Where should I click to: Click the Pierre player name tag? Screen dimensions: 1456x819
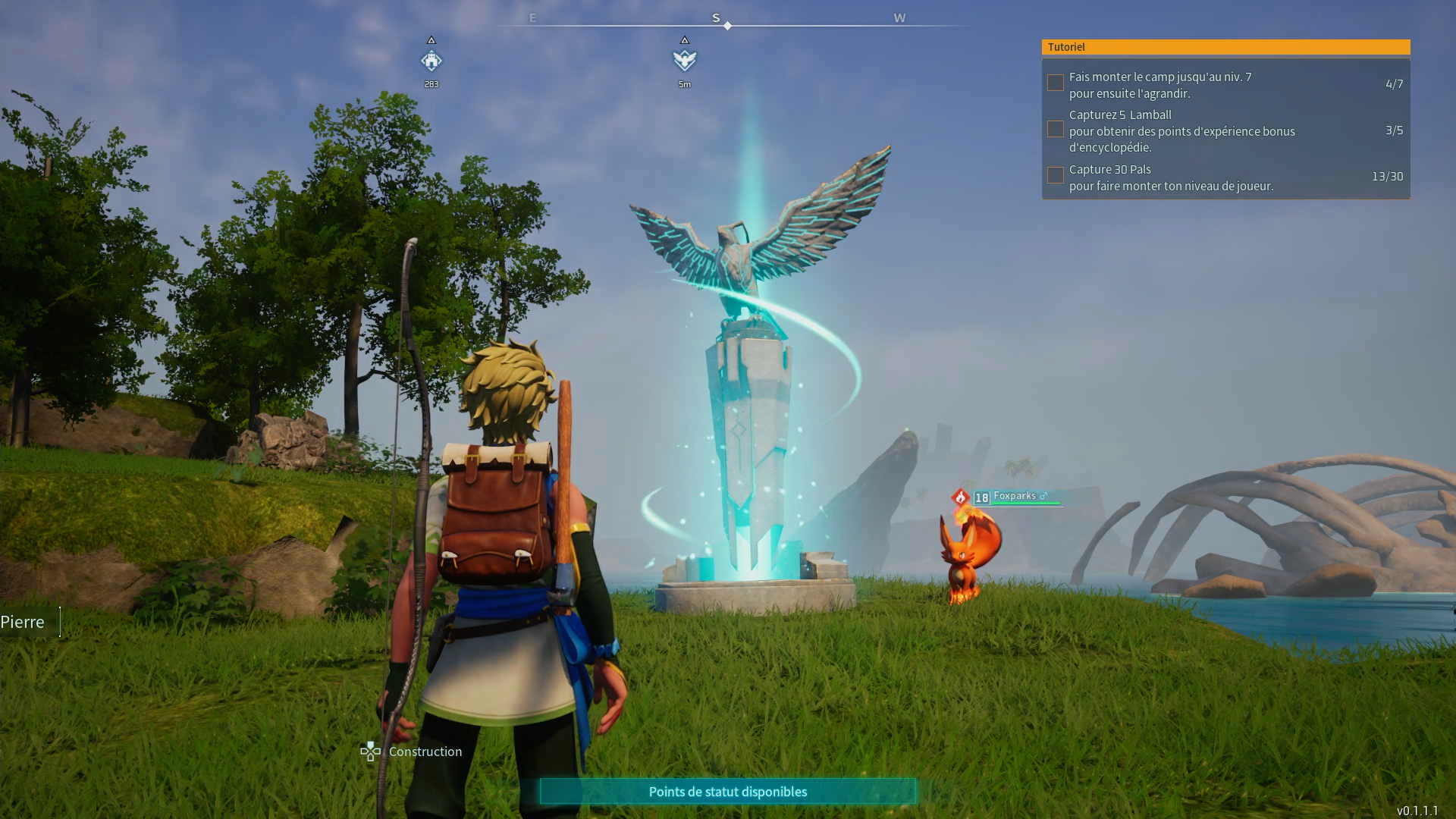(23, 623)
